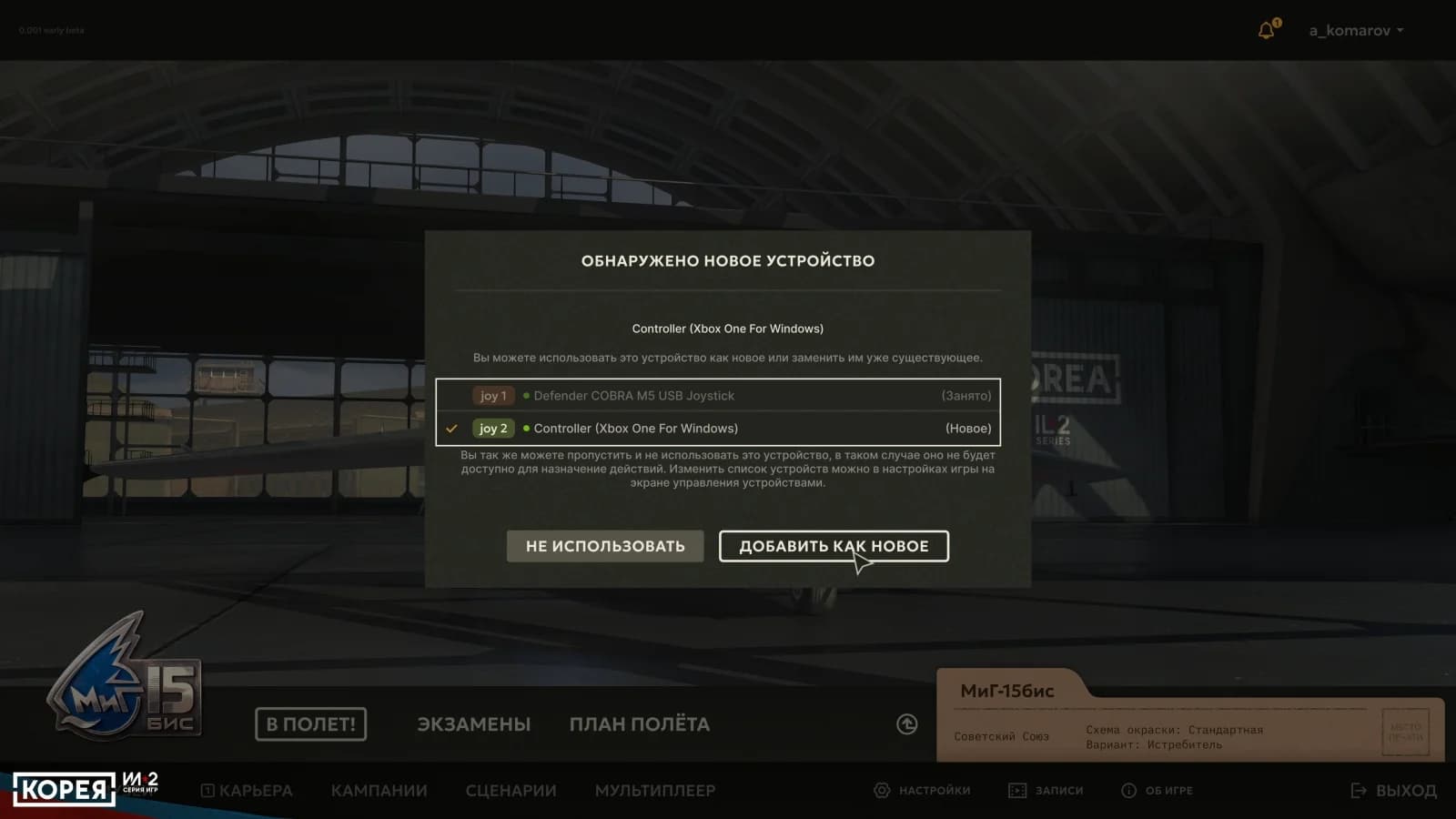Click the exit door icon next to ВЫХОД
The width and height of the screenshot is (1456, 819).
(x=1357, y=791)
